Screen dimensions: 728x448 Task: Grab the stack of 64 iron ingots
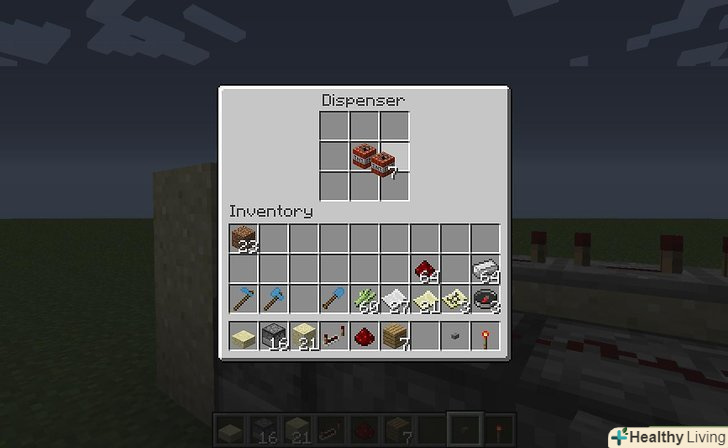click(486, 269)
